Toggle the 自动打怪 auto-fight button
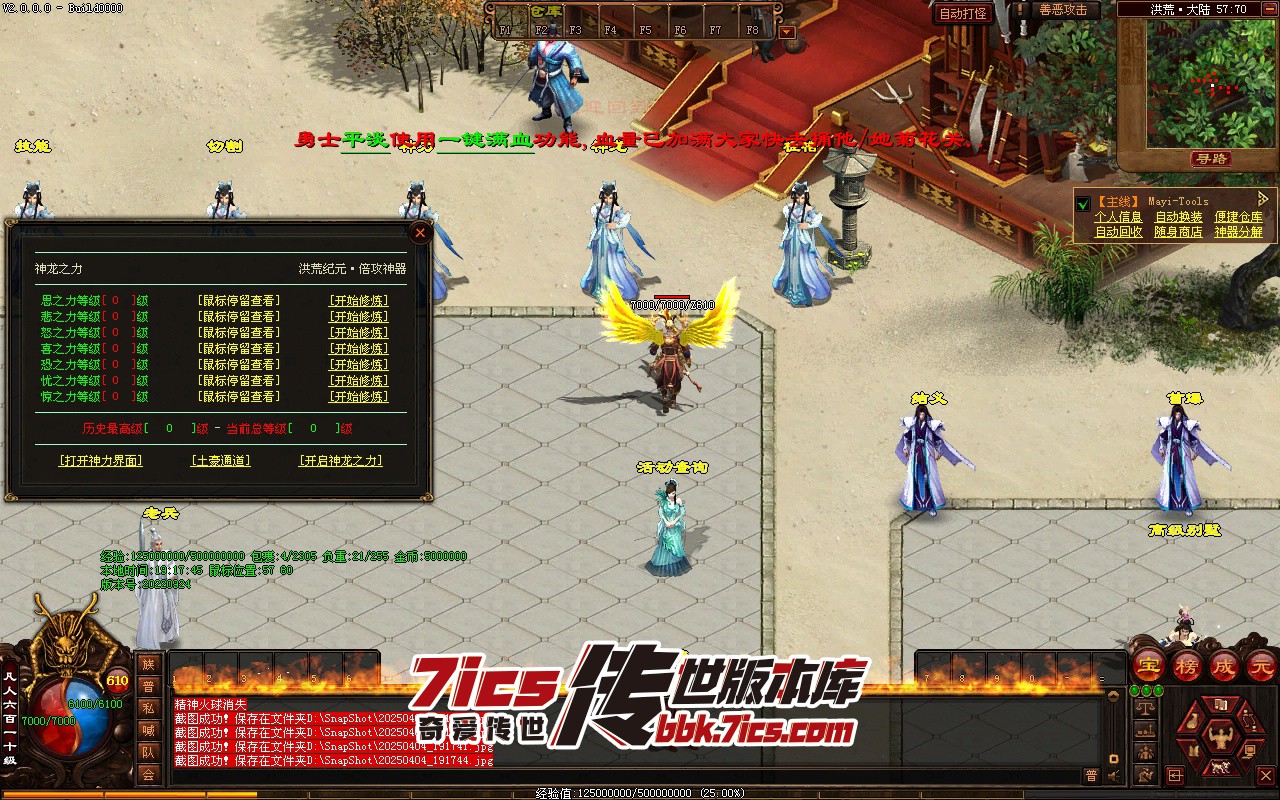The image size is (1280, 800). [x=963, y=14]
